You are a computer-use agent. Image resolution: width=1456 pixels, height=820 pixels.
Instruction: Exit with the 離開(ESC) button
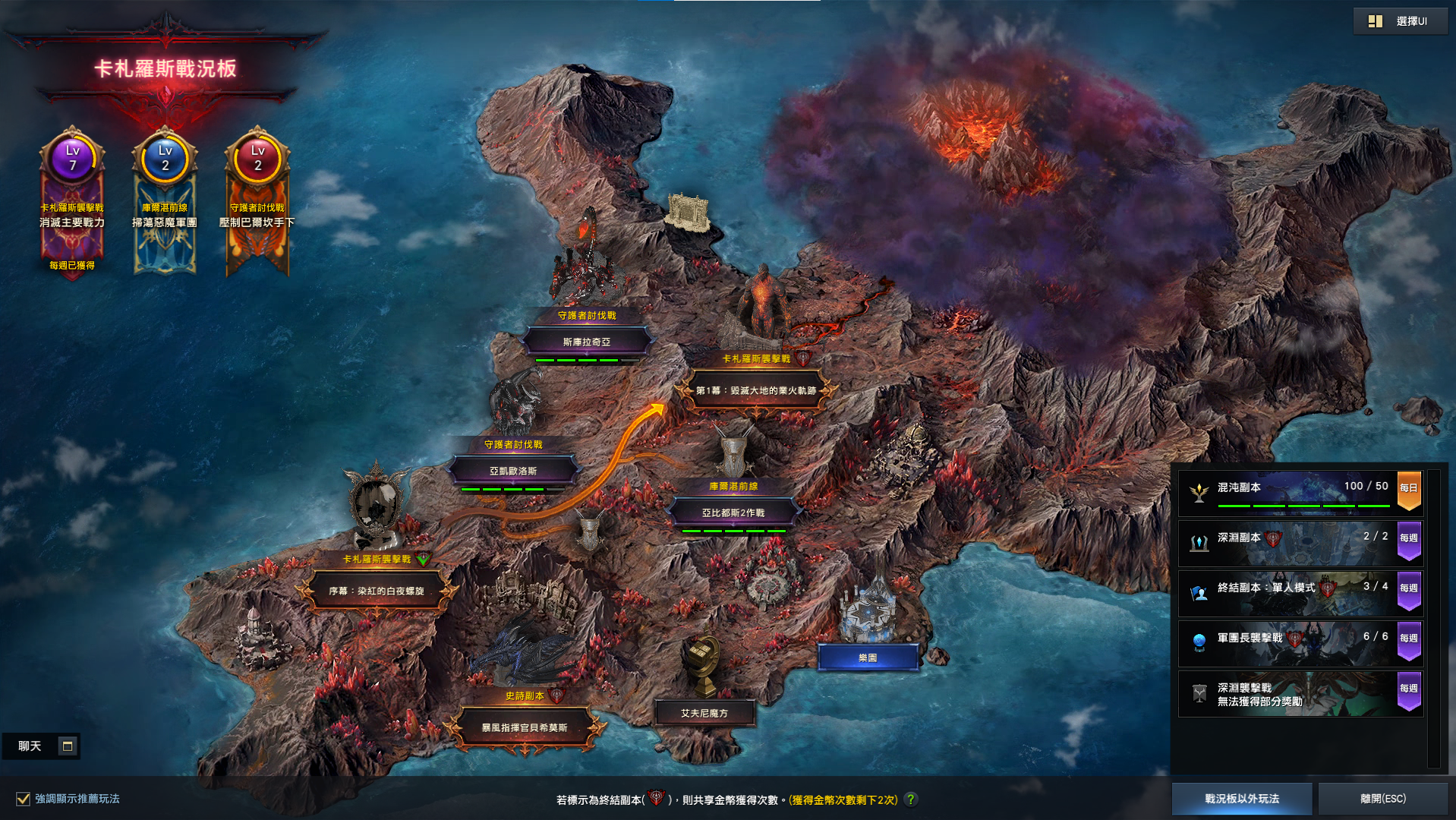[x=1383, y=799]
